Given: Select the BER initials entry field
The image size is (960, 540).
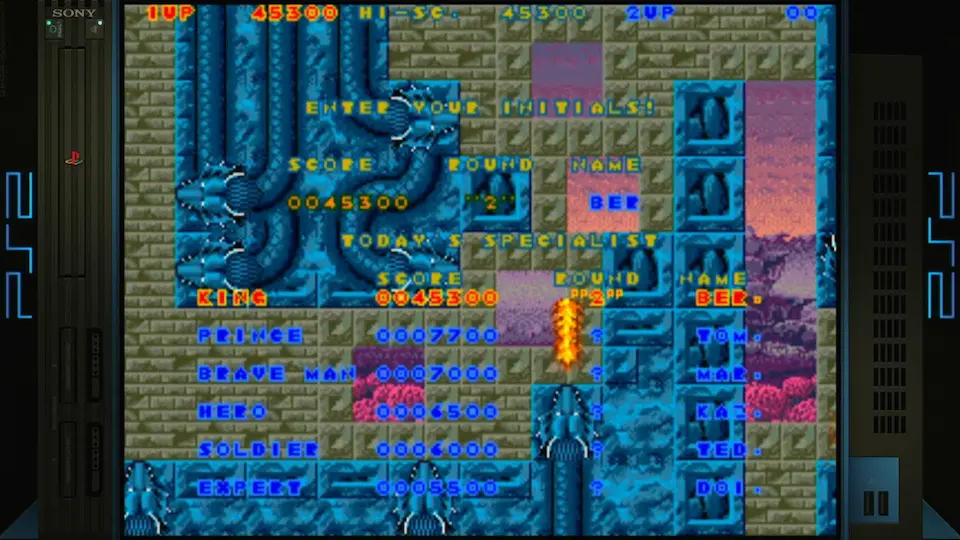Looking at the screenshot, I should (x=613, y=202).
